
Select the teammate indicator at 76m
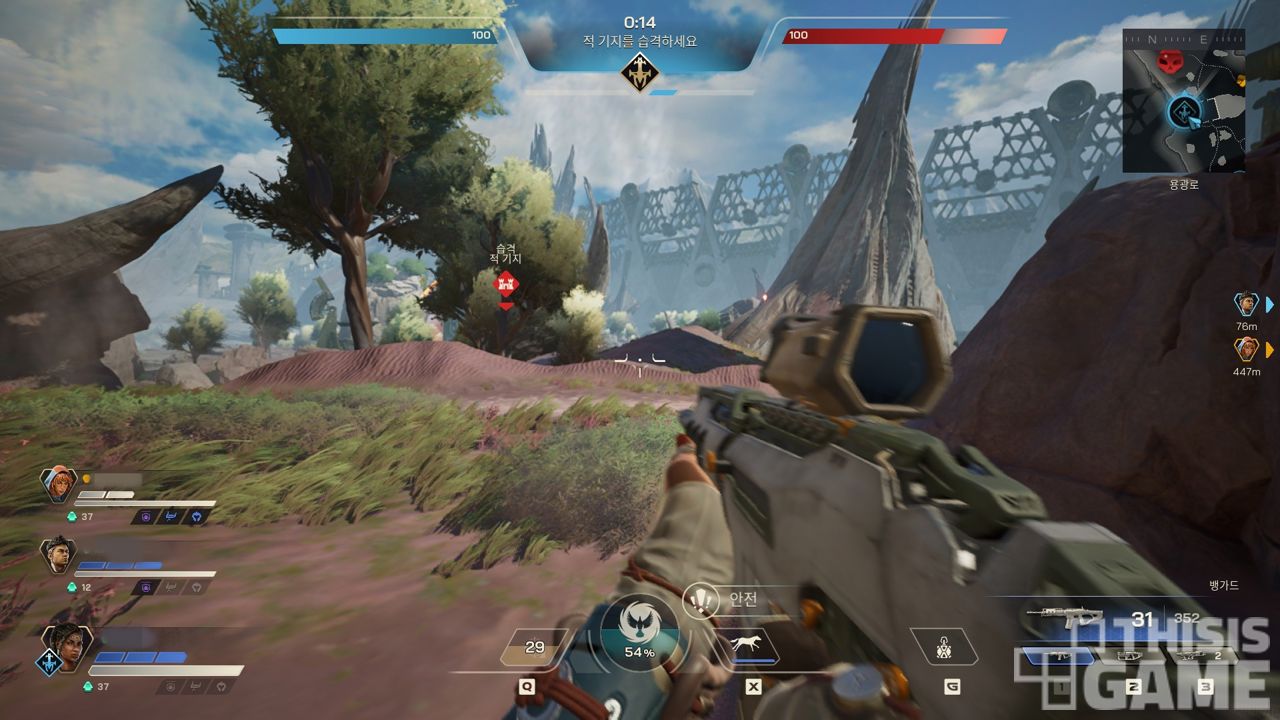(x=1245, y=304)
